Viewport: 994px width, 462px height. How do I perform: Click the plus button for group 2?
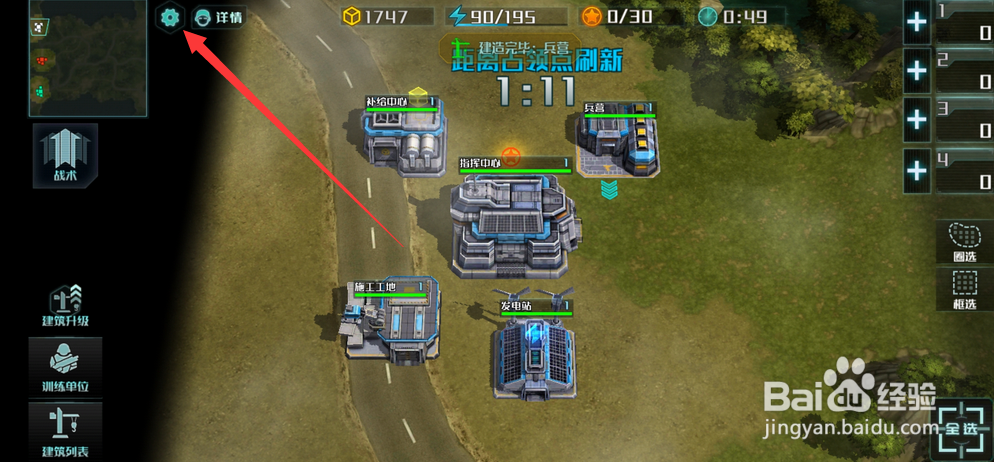[x=917, y=71]
